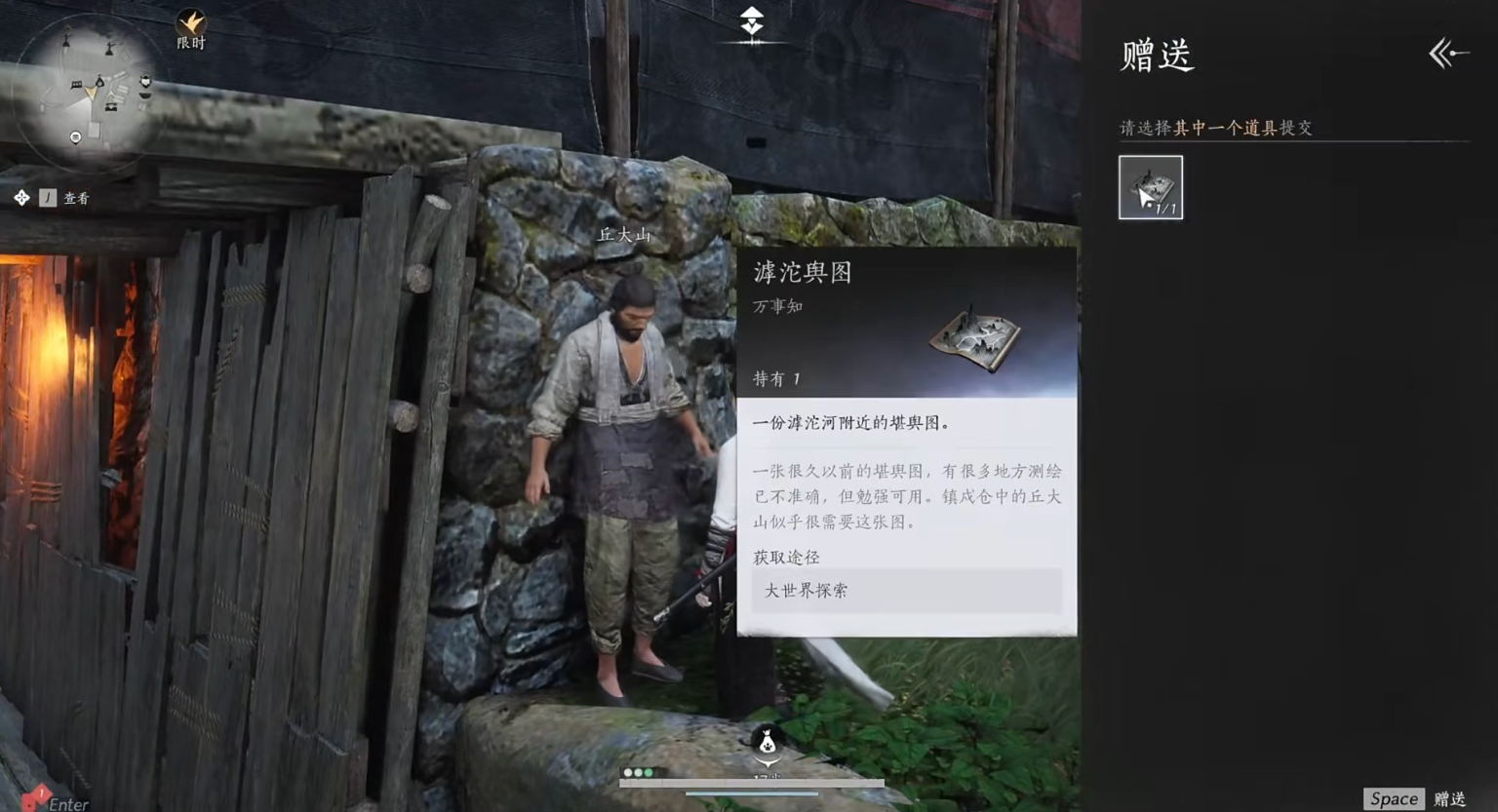Toggle the first white dot on the progress tracker

tap(627, 772)
